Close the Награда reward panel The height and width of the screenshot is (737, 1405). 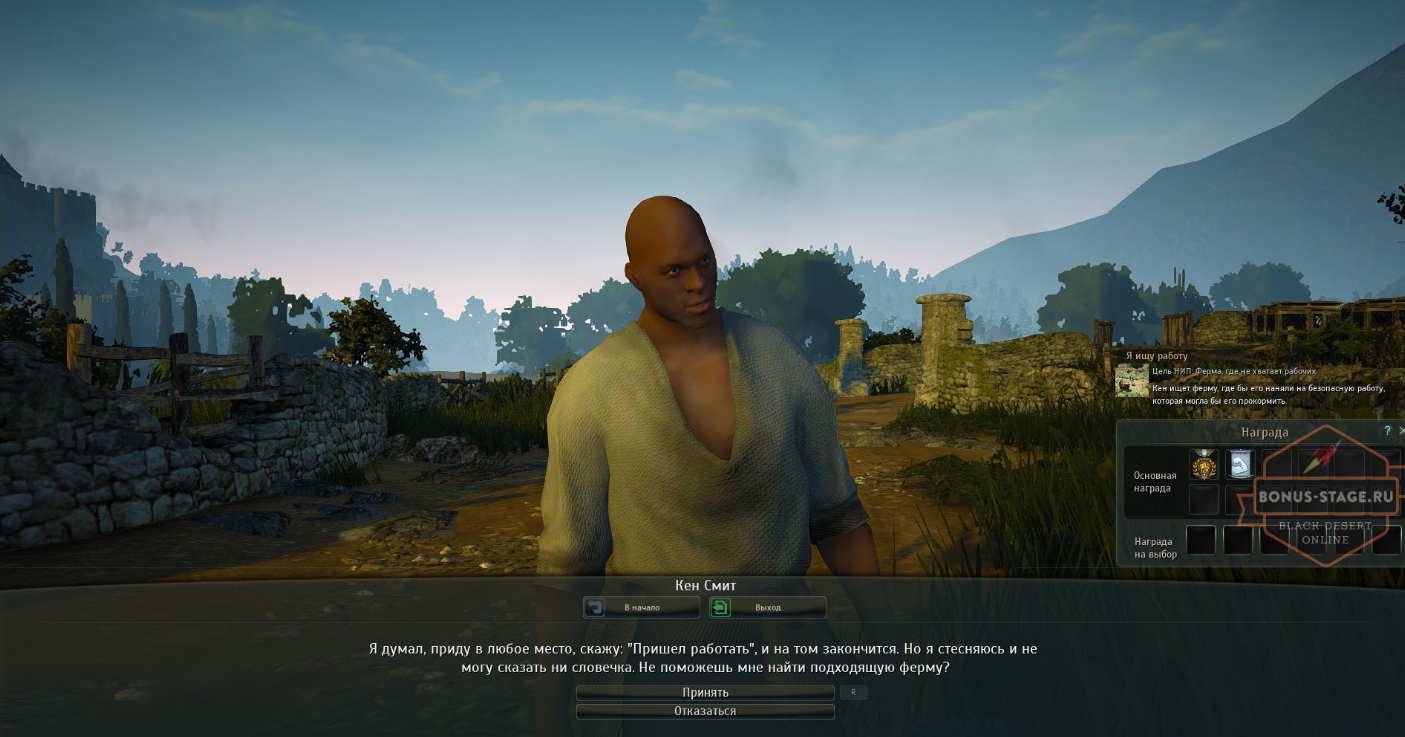point(1402,429)
